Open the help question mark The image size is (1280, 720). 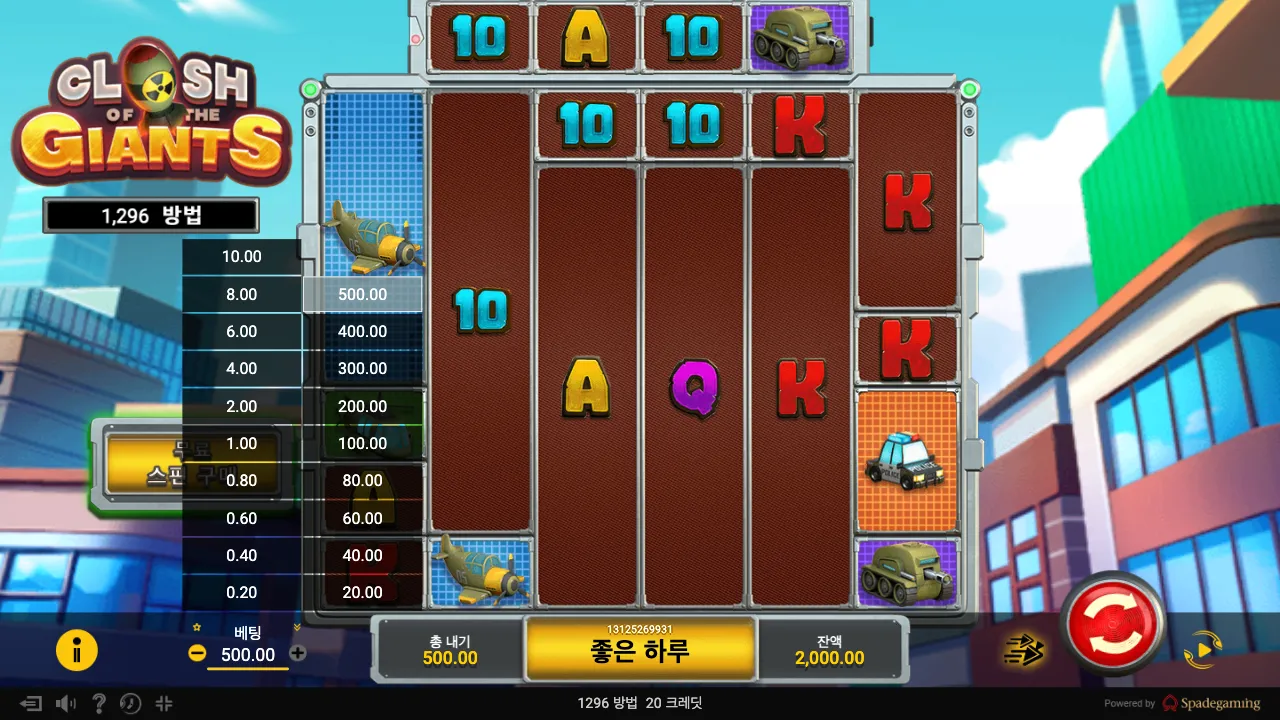pos(99,704)
